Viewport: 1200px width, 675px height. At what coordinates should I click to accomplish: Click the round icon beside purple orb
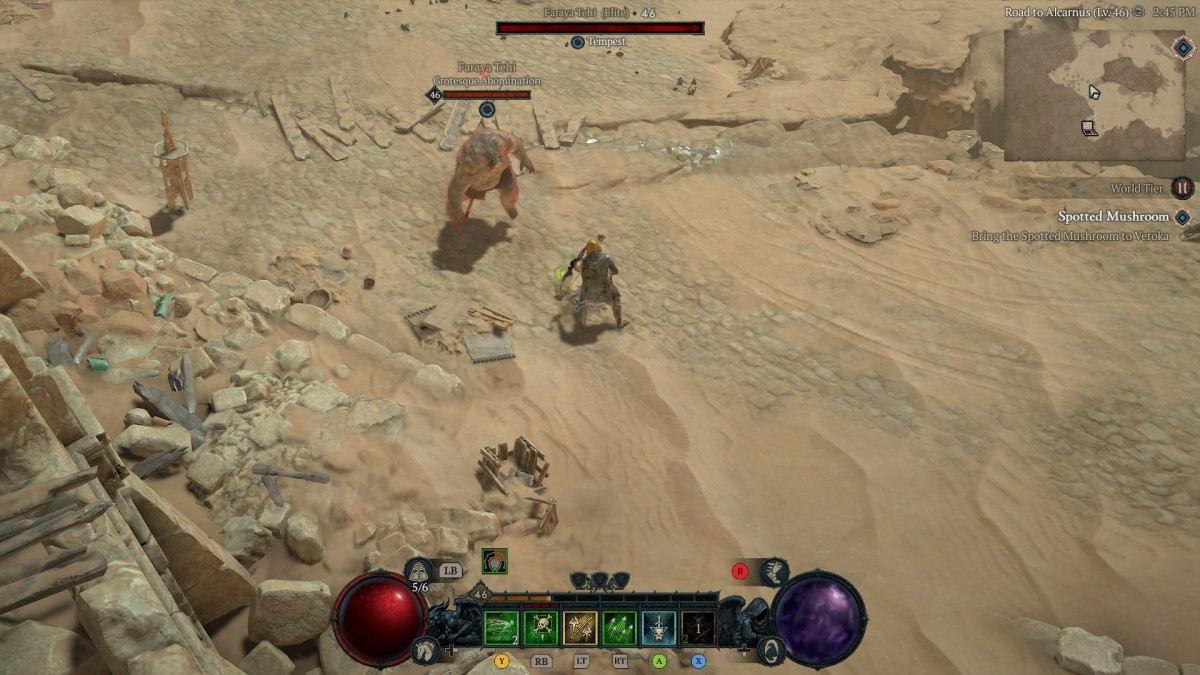point(769,651)
